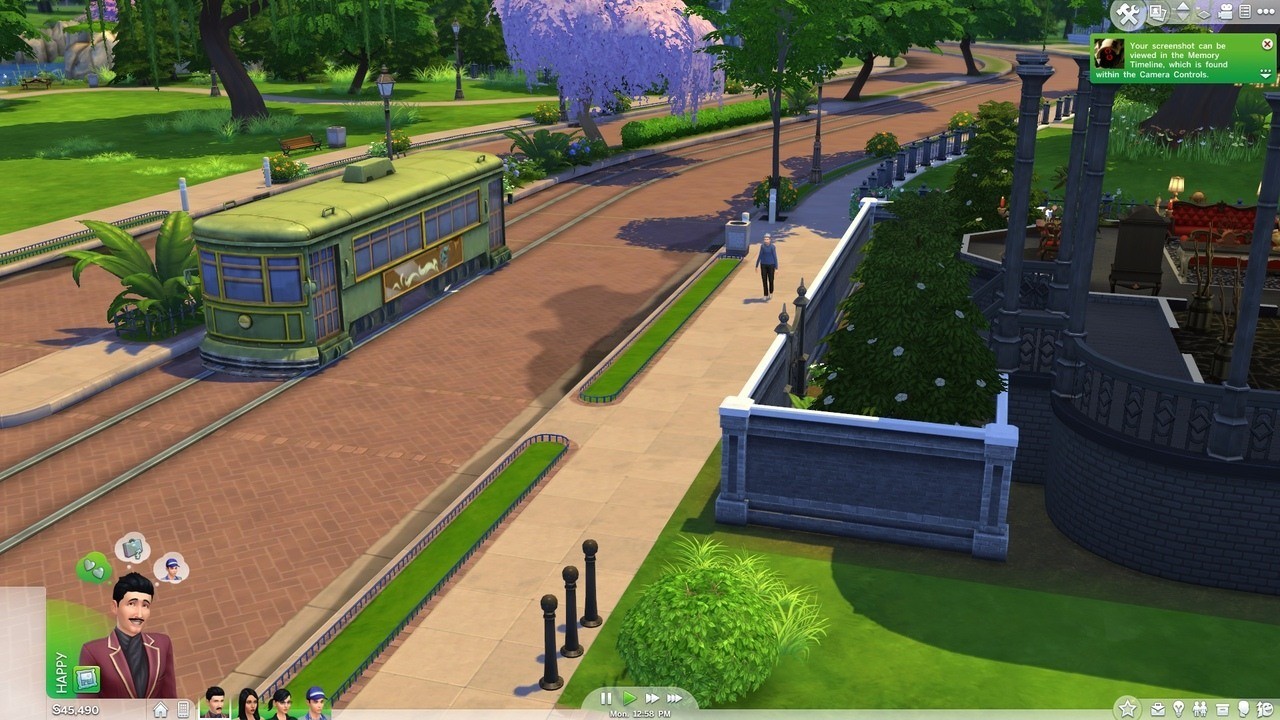Expand the screenshot notification with its chevron
Viewport: 1280px width, 720px height.
[x=1264, y=73]
